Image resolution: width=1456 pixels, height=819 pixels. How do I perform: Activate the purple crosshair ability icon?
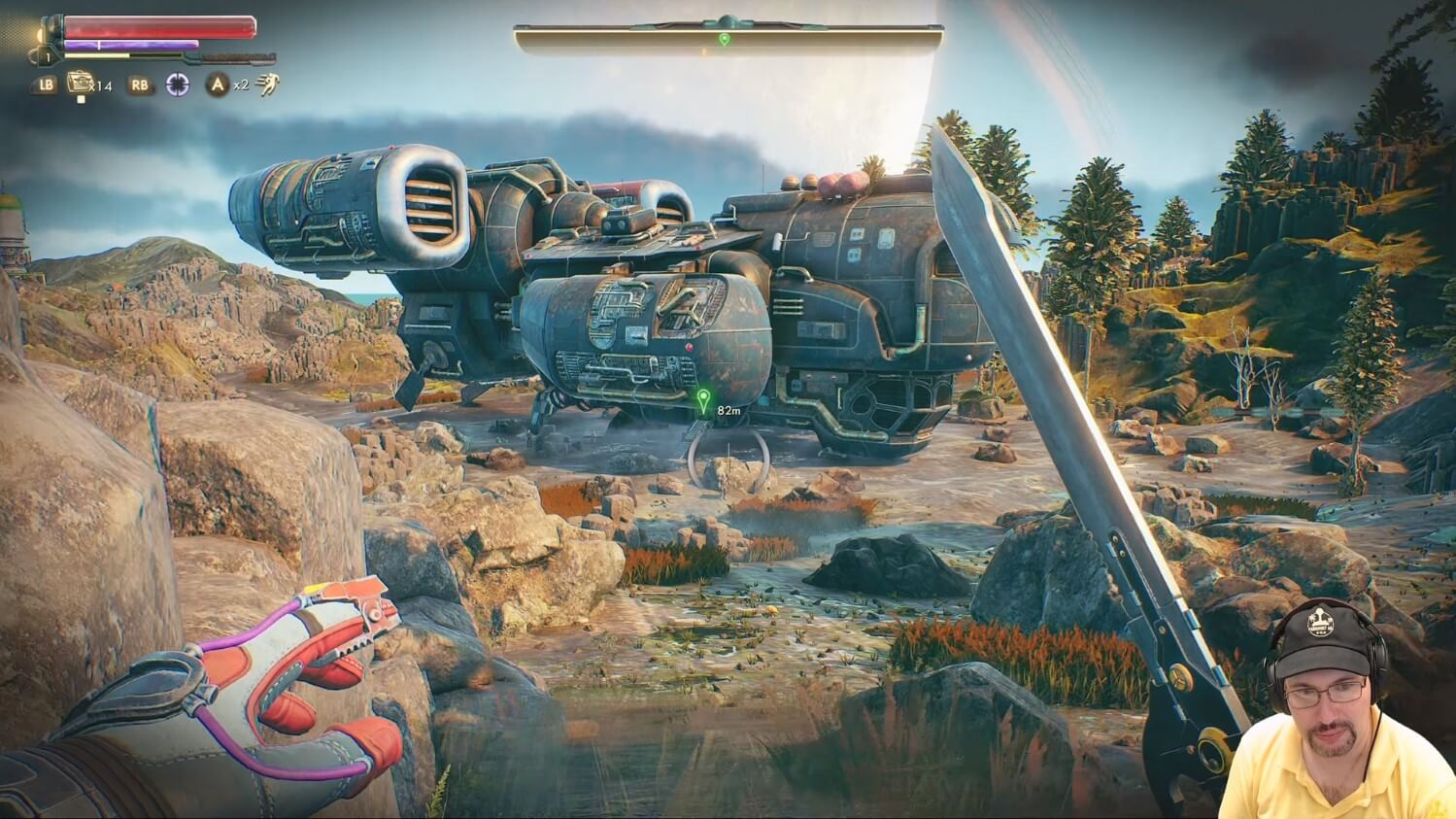pos(177,85)
